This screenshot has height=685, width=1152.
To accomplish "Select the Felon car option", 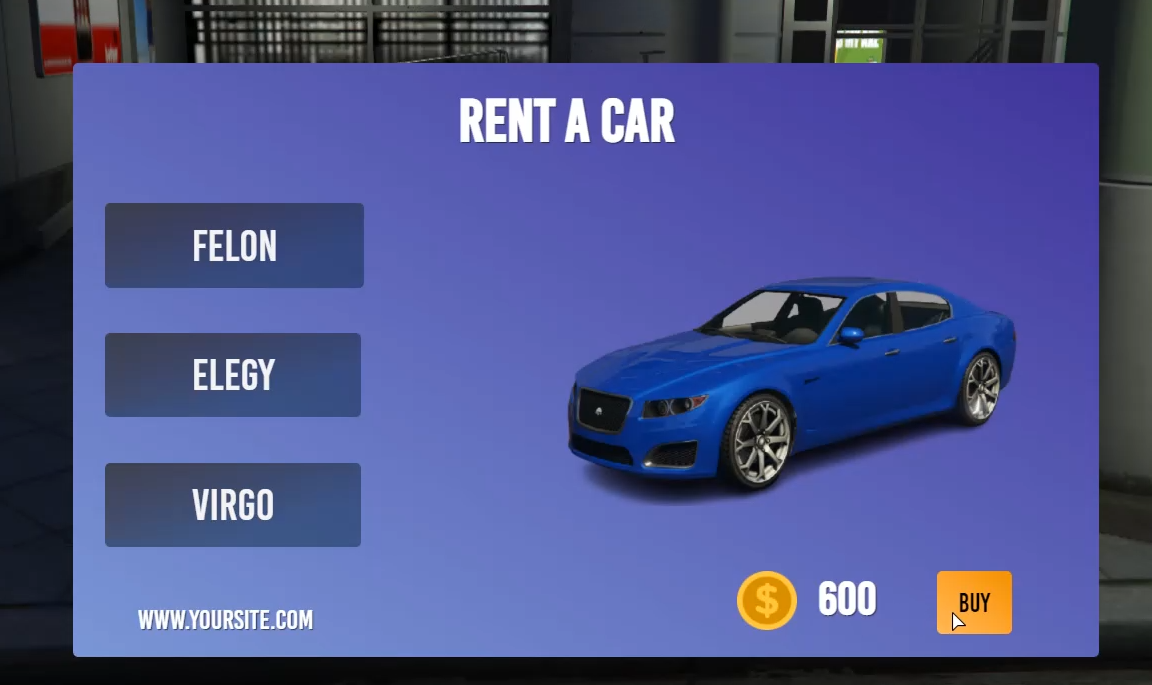I will coord(234,246).
